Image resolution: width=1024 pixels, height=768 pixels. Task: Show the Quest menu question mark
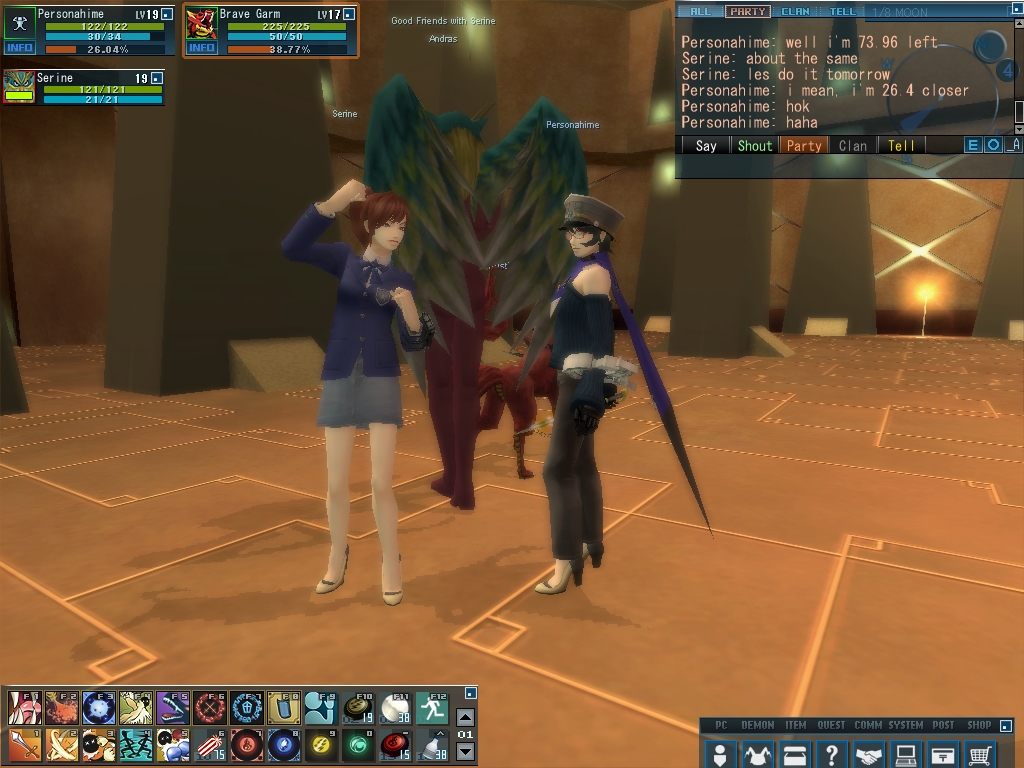point(832,753)
